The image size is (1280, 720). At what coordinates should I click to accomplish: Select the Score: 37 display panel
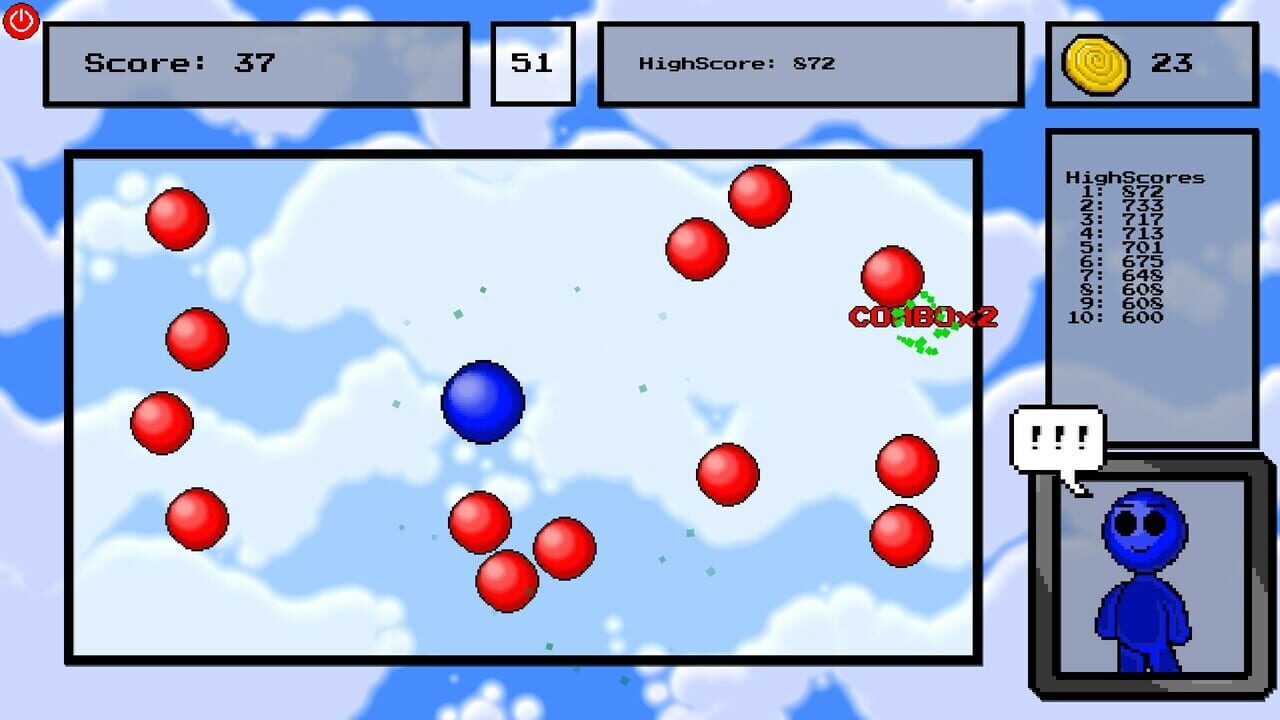[x=256, y=62]
